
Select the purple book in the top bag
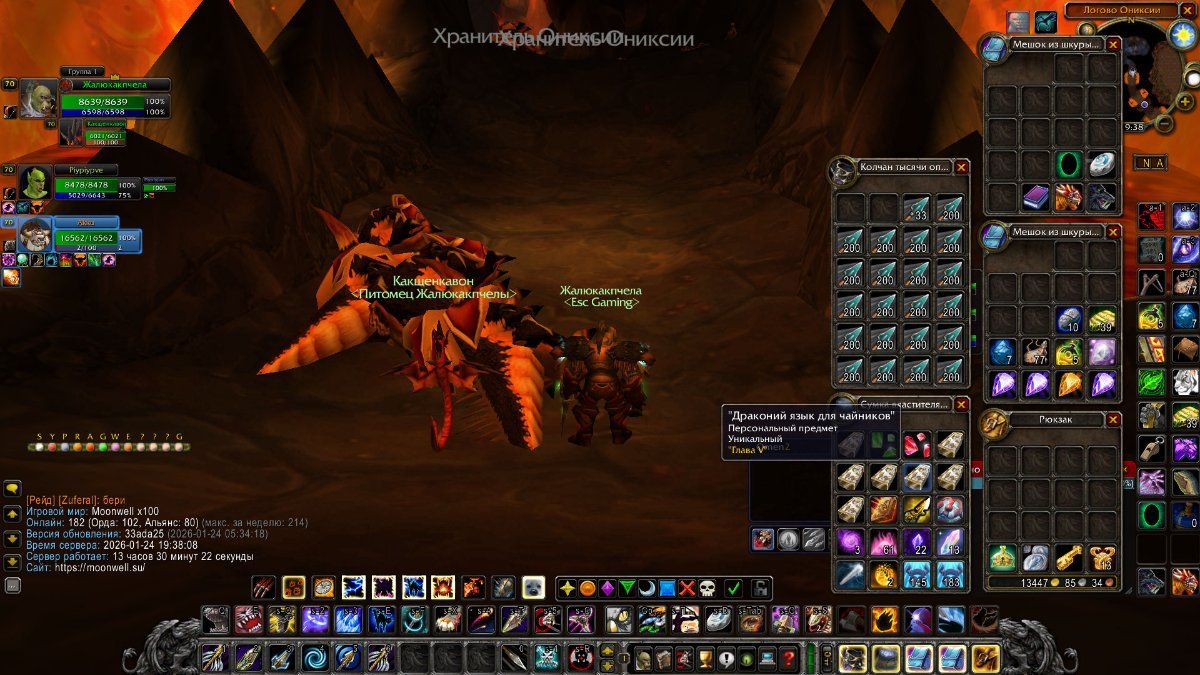(x=1036, y=197)
